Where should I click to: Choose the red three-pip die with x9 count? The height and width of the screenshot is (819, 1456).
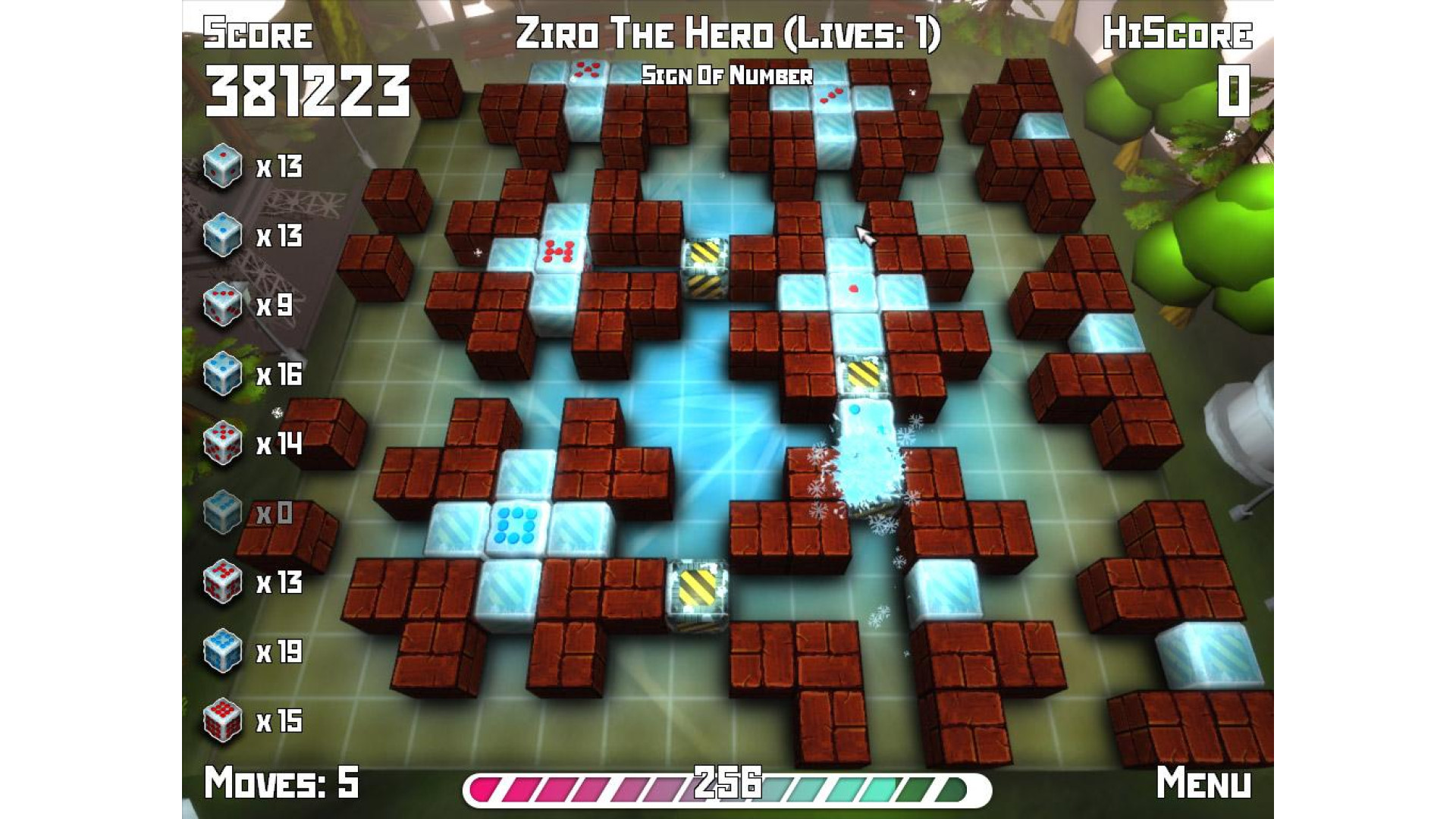222,305
